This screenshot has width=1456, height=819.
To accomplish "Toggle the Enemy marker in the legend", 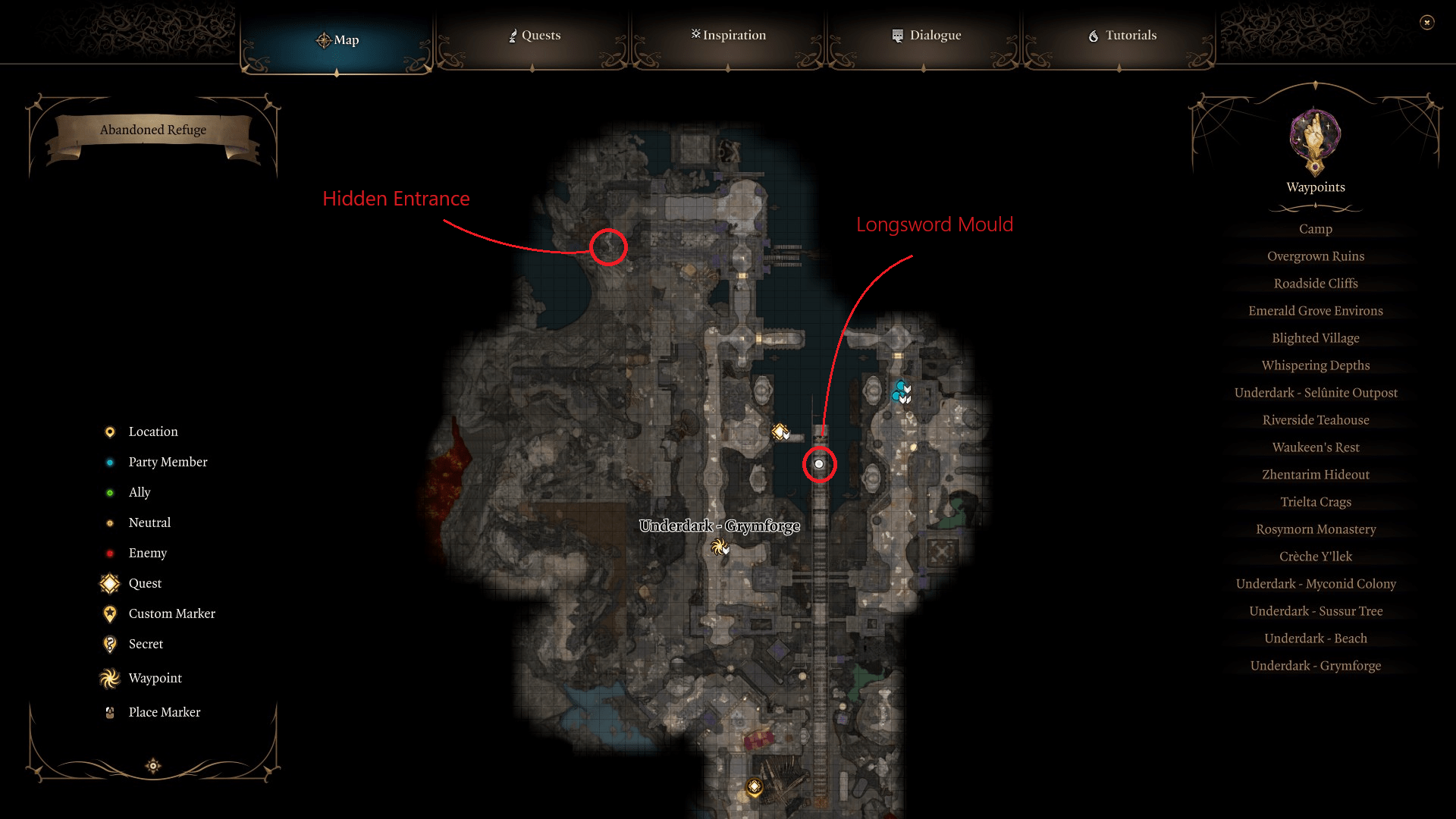I will [109, 553].
